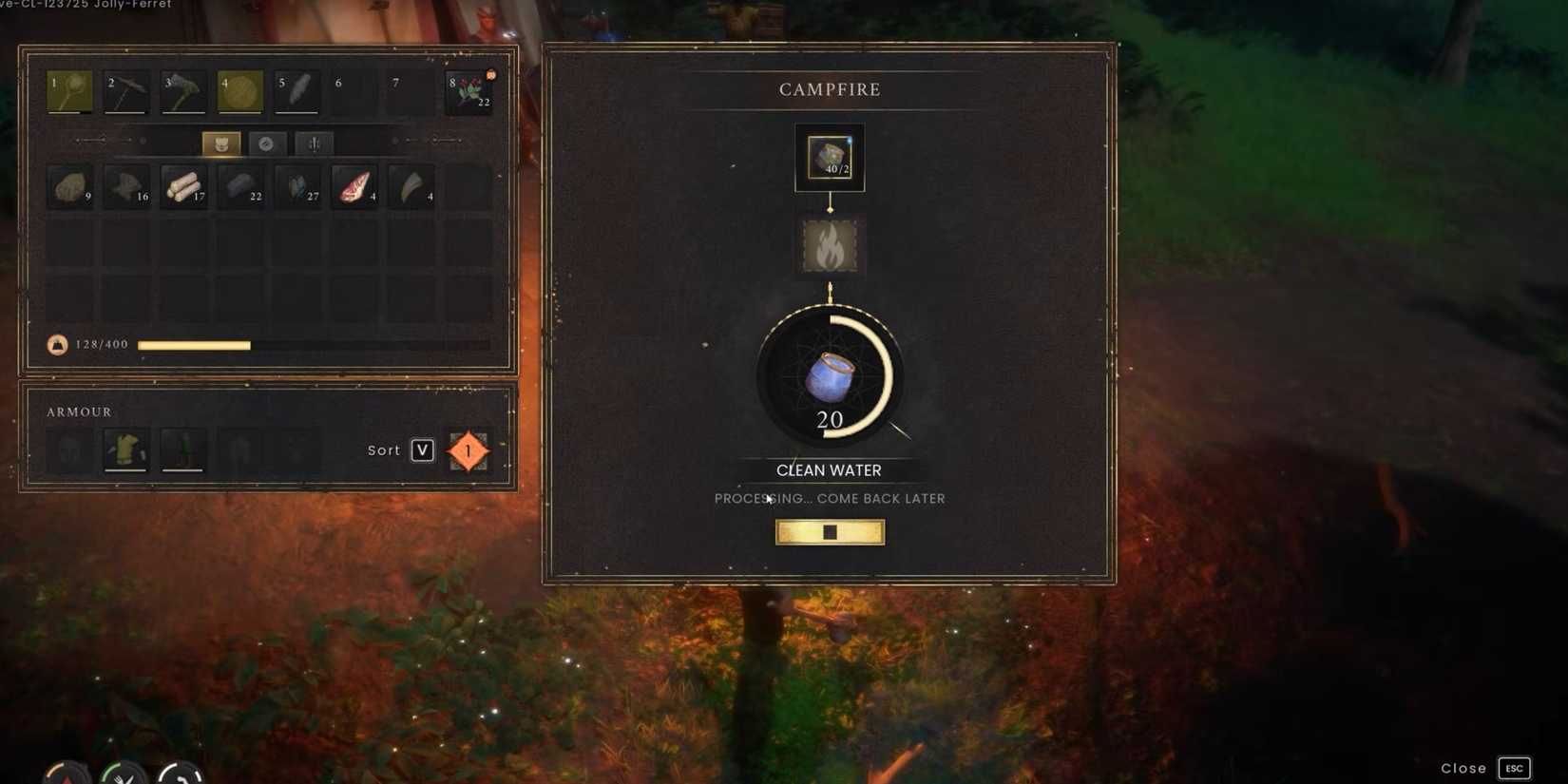This screenshot has height=784, width=1568.
Task: Toggle the satchel tab back to all items
Action: (220, 143)
